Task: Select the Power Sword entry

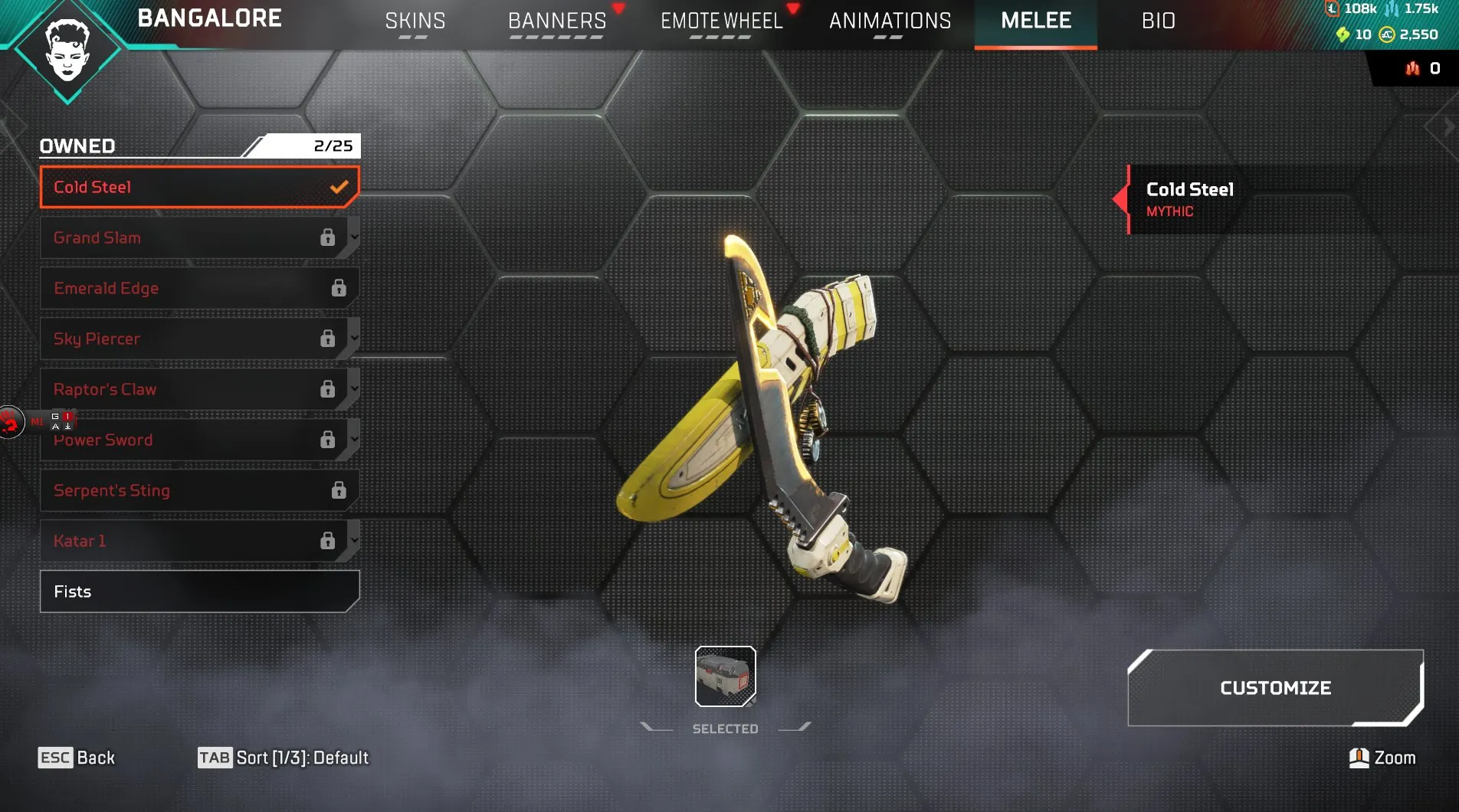Action: tap(192, 440)
